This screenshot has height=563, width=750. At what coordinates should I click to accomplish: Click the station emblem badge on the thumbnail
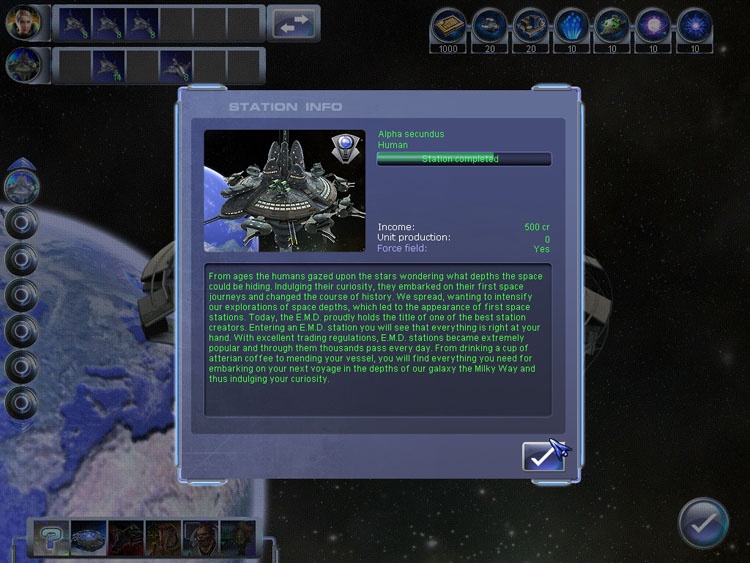(345, 148)
